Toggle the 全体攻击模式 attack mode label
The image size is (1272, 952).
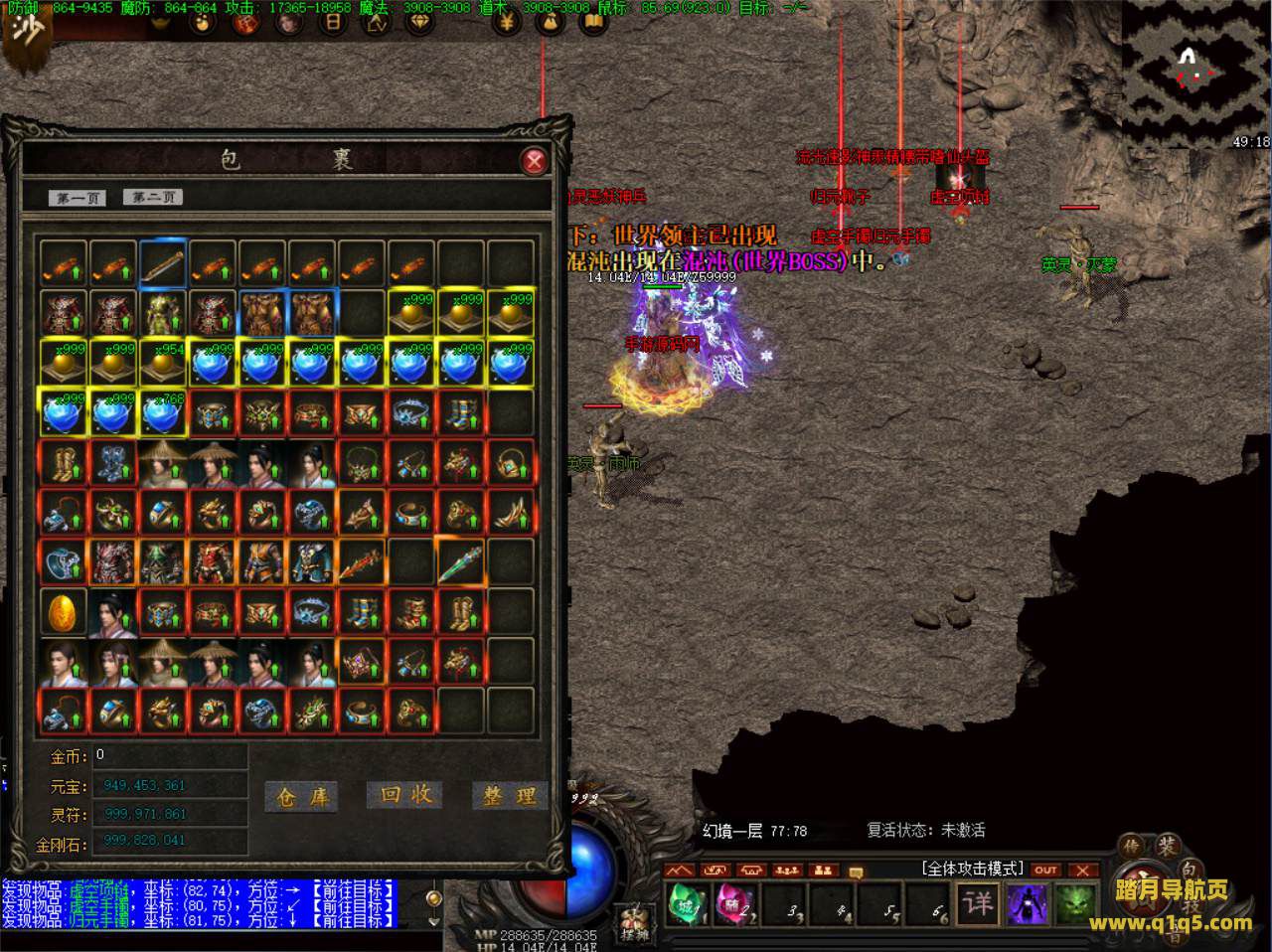972,869
